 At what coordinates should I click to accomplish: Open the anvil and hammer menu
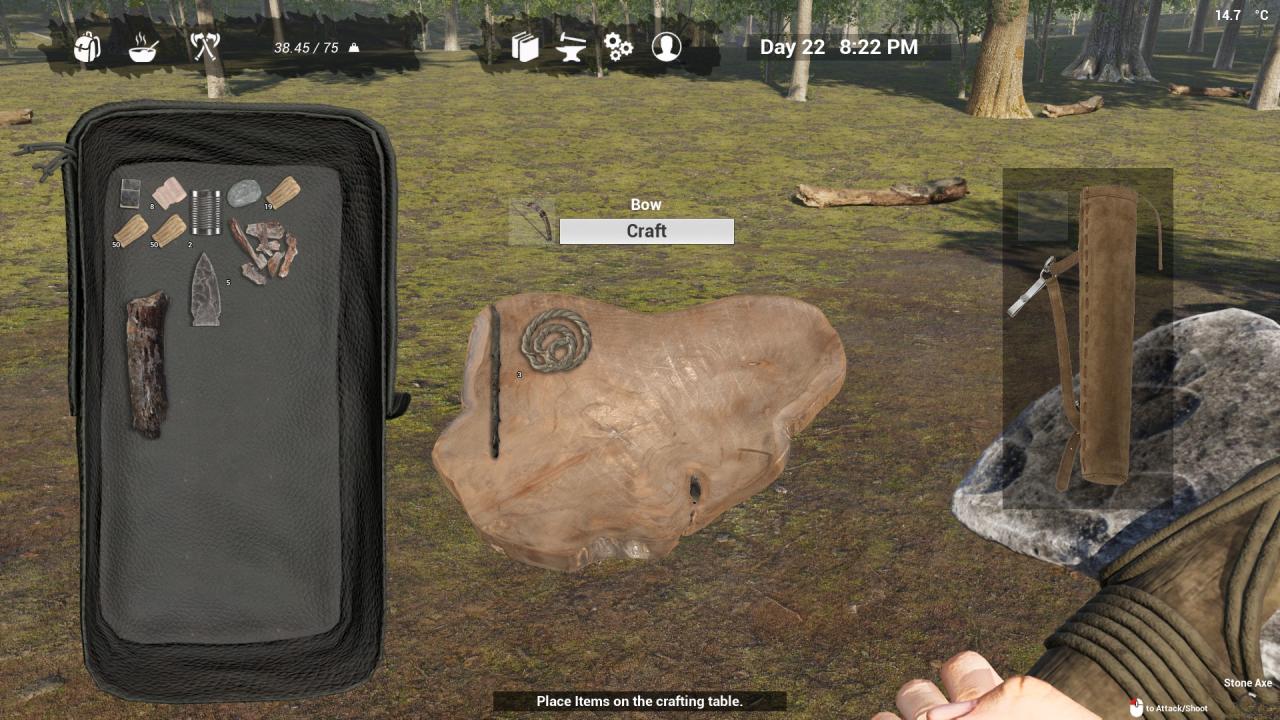coord(571,47)
